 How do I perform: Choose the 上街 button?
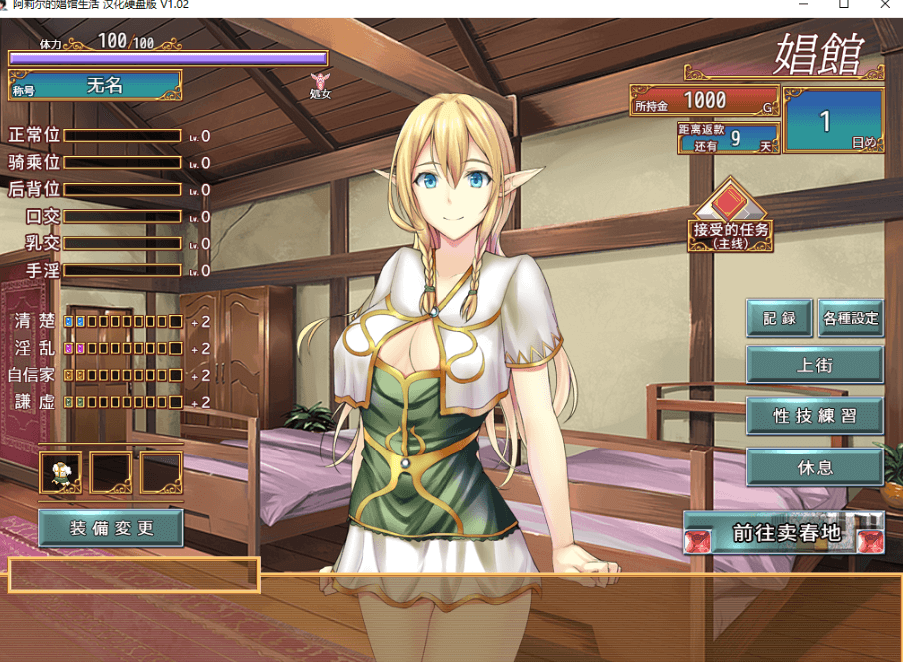(815, 365)
